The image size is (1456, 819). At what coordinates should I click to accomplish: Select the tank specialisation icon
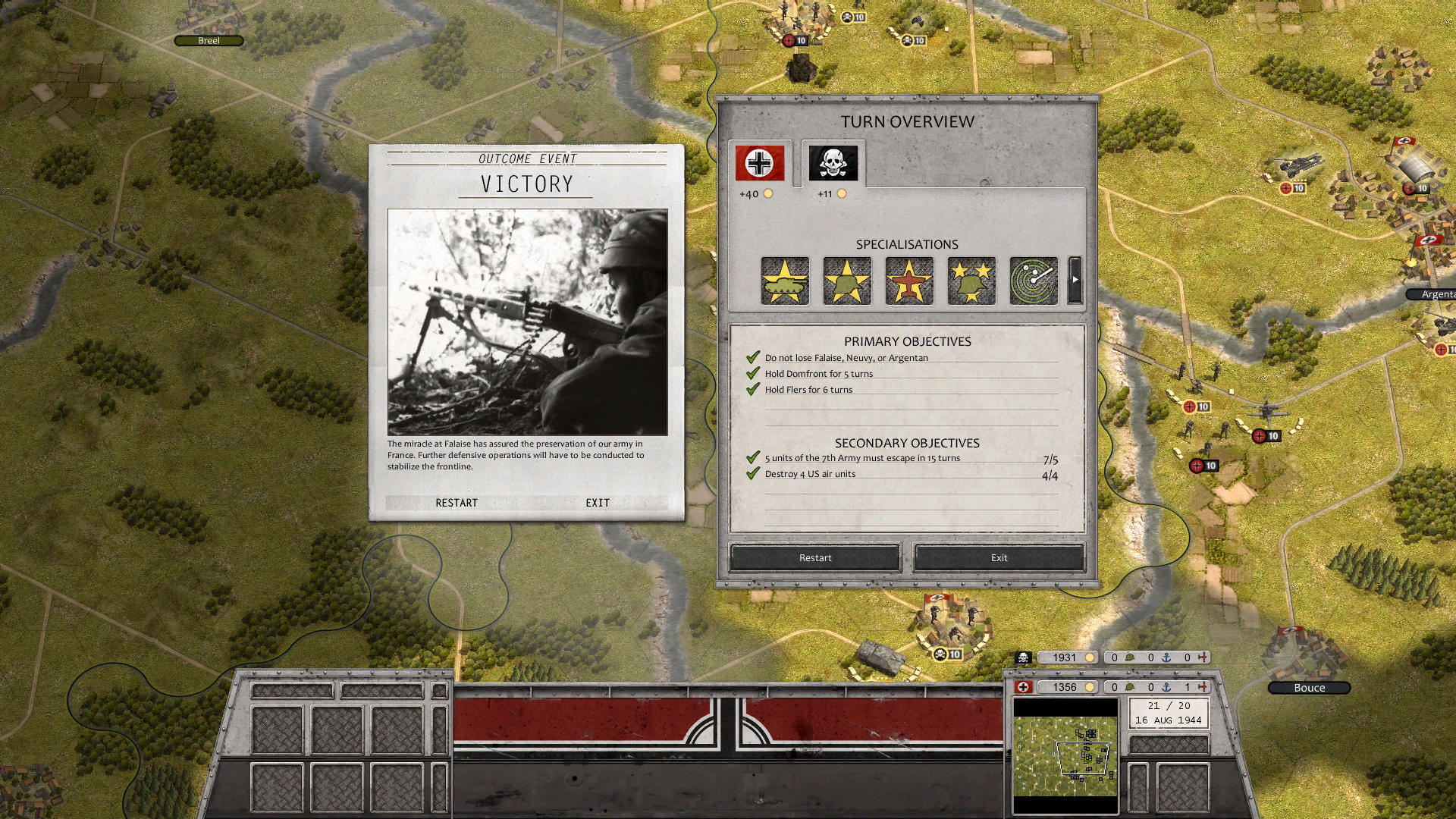click(x=784, y=281)
